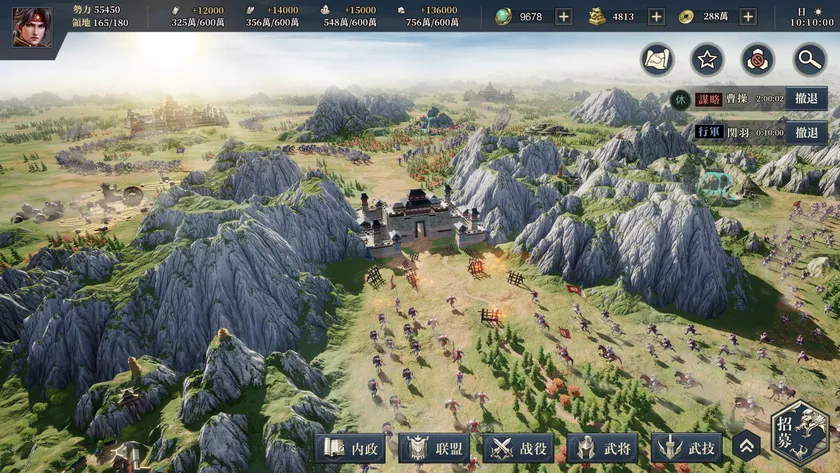Open the 武技 martial skills menu
840x473 pixels.
pyautogui.click(x=687, y=449)
